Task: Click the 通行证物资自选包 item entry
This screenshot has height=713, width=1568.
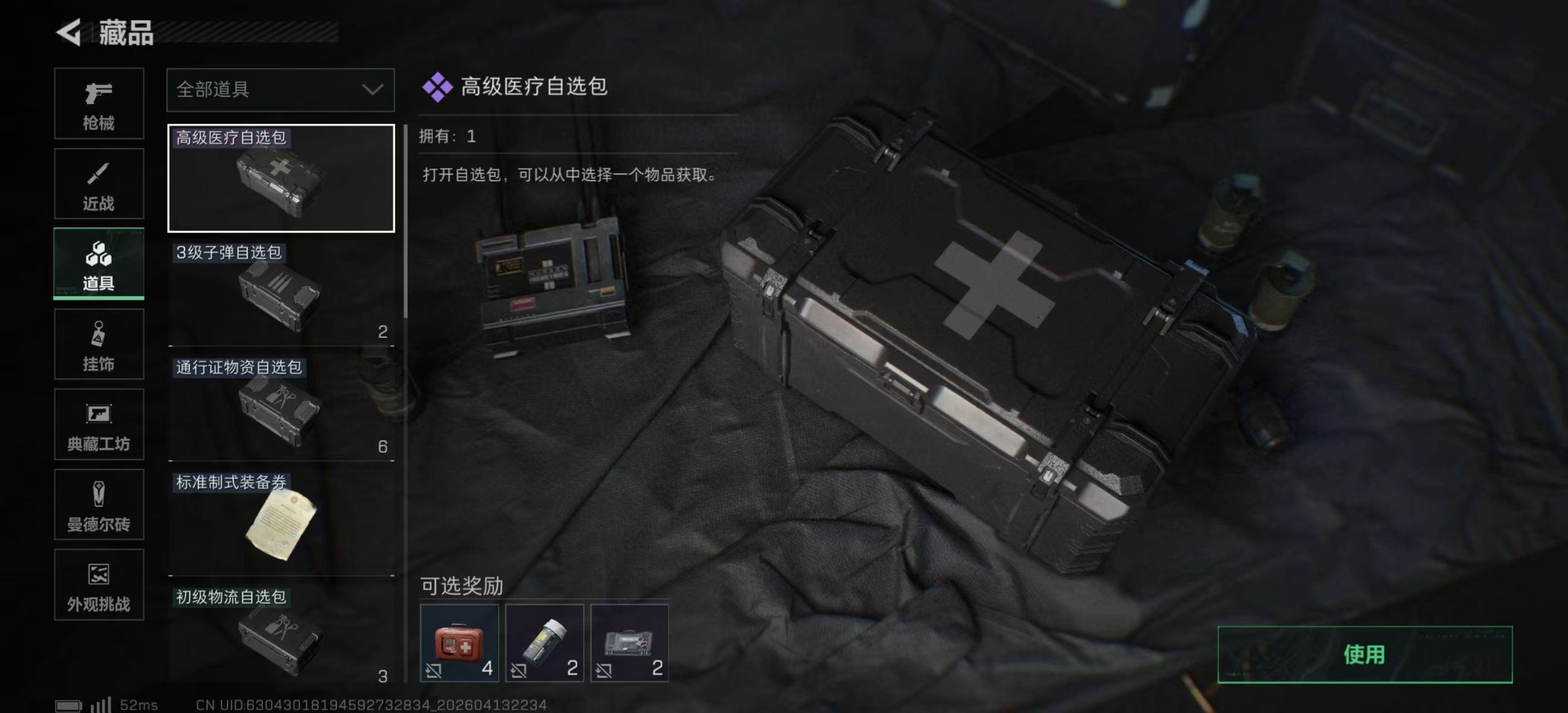Action: coord(280,405)
